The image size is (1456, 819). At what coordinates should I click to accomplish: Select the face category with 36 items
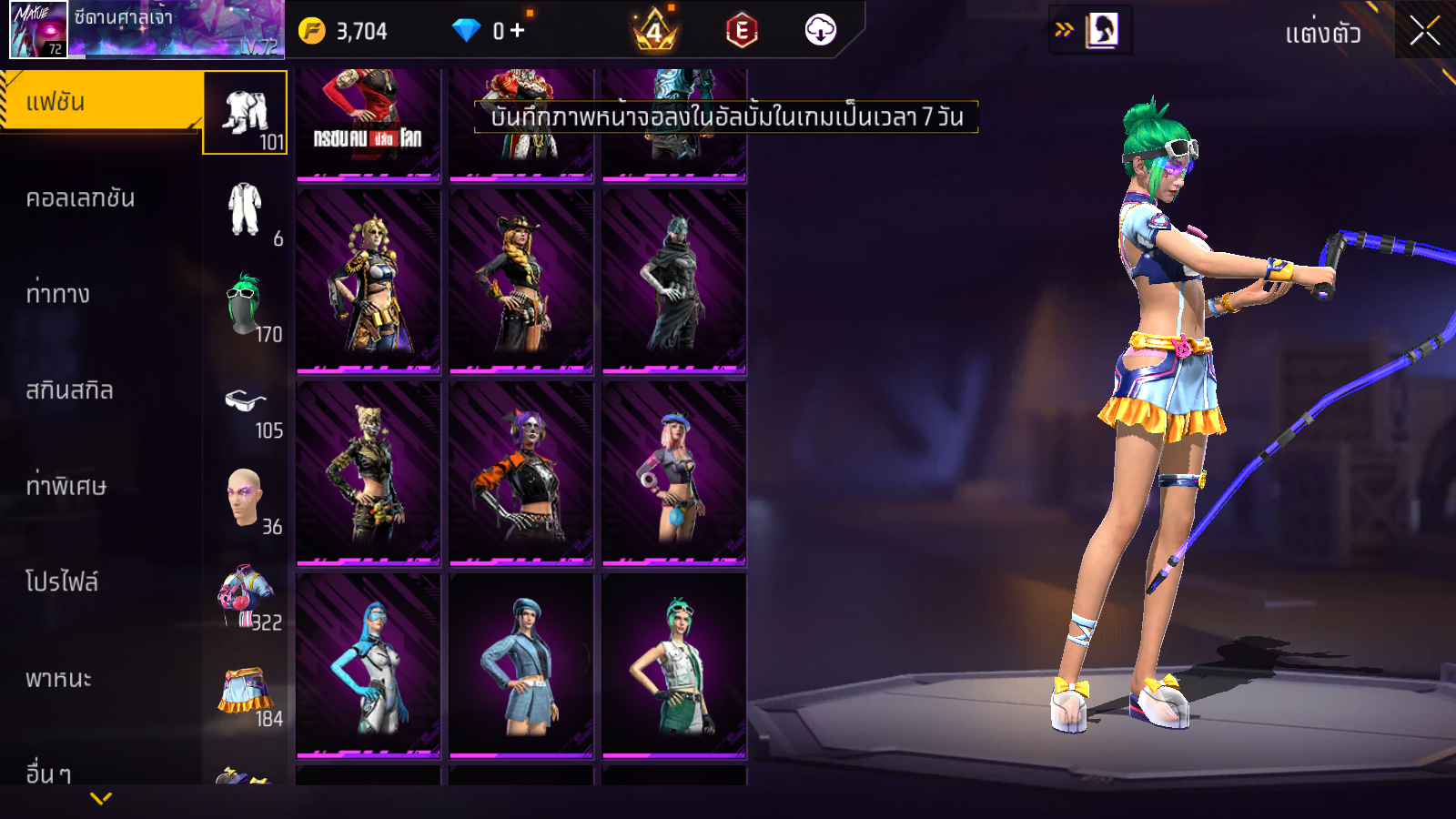pos(245,497)
